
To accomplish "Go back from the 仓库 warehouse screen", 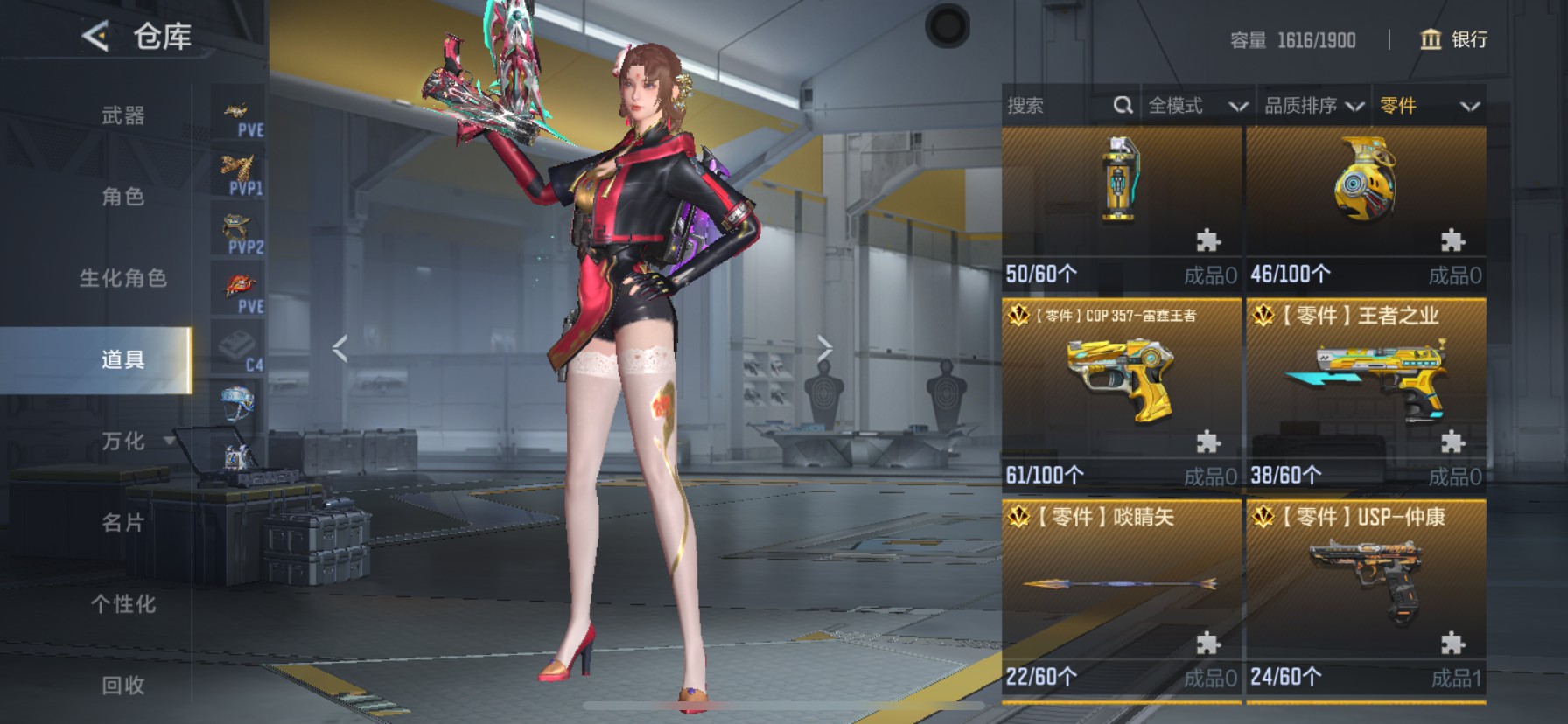I will pyautogui.click(x=95, y=37).
